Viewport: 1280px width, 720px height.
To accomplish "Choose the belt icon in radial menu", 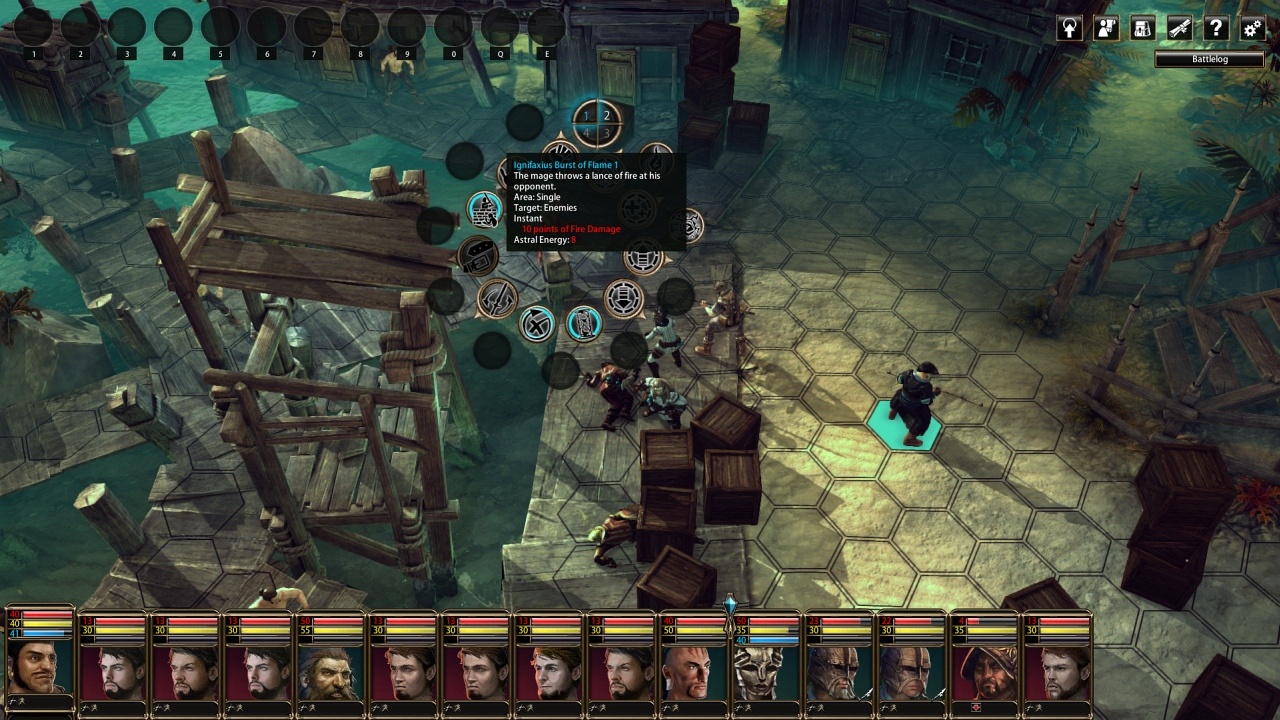I will [x=478, y=255].
